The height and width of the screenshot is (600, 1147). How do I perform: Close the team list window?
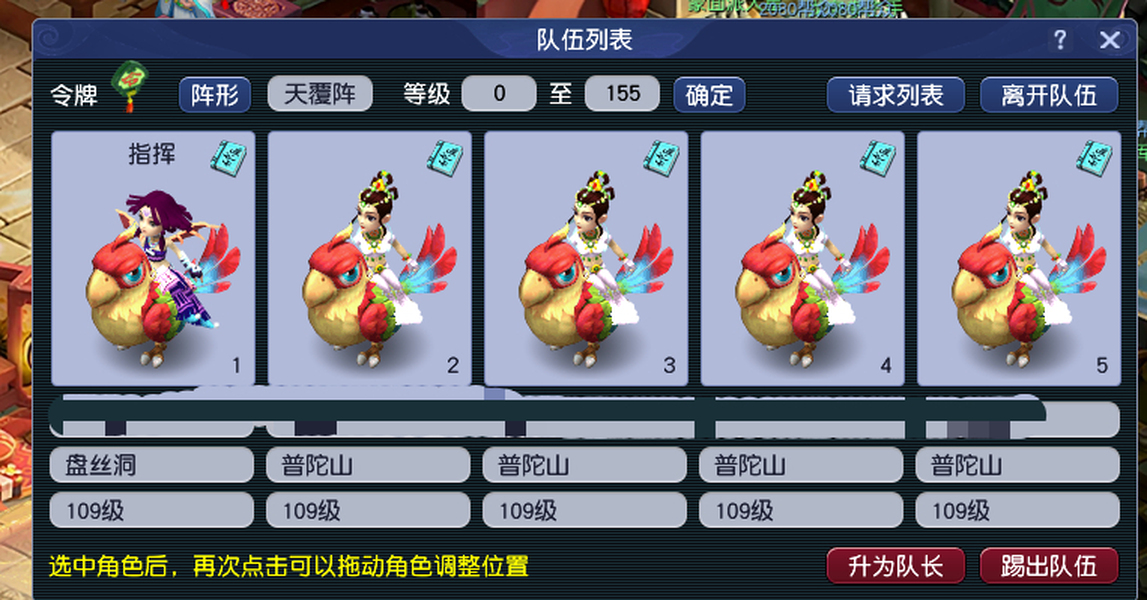coord(1109,40)
